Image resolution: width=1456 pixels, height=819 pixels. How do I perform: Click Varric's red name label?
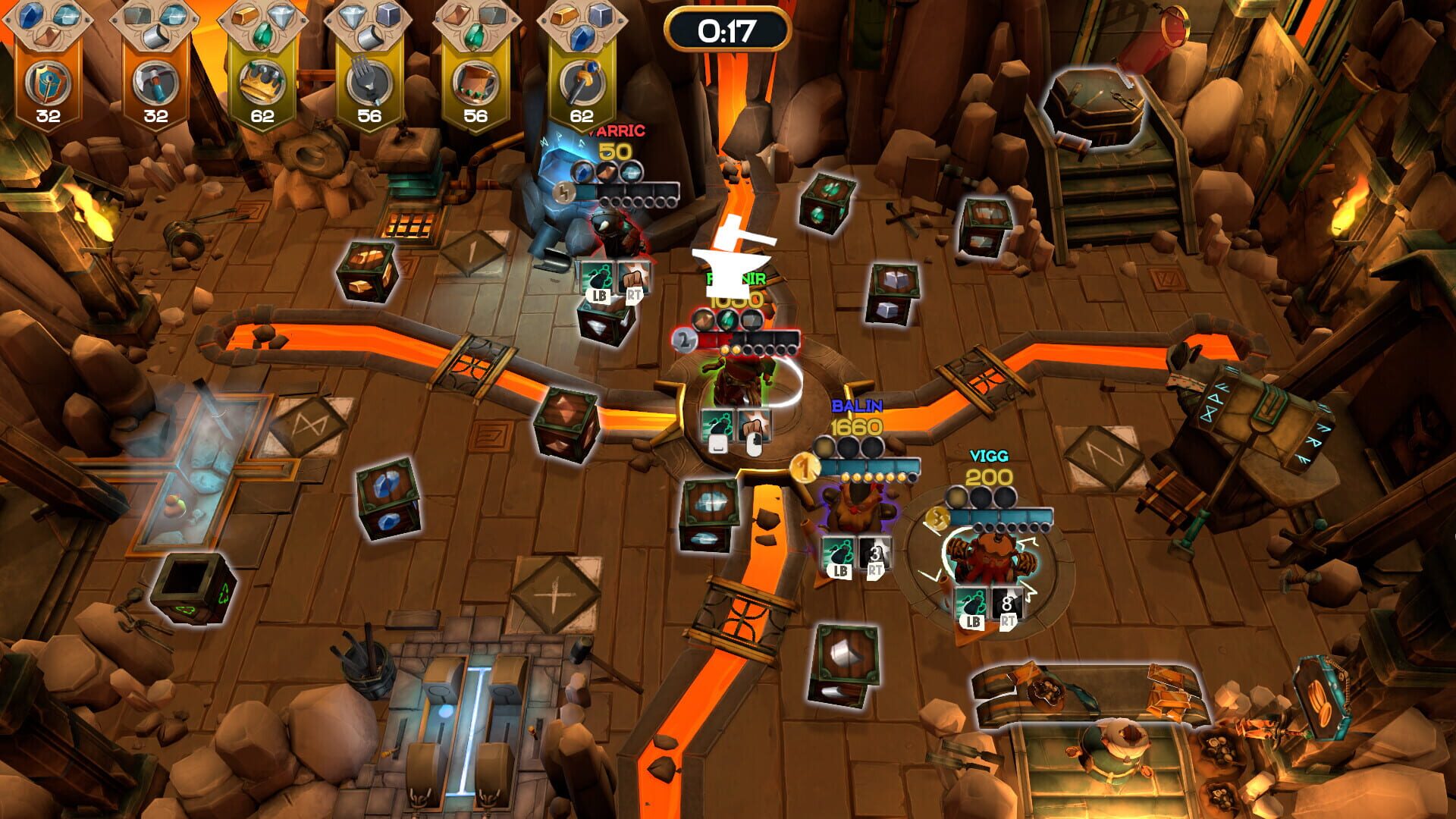coord(617,130)
